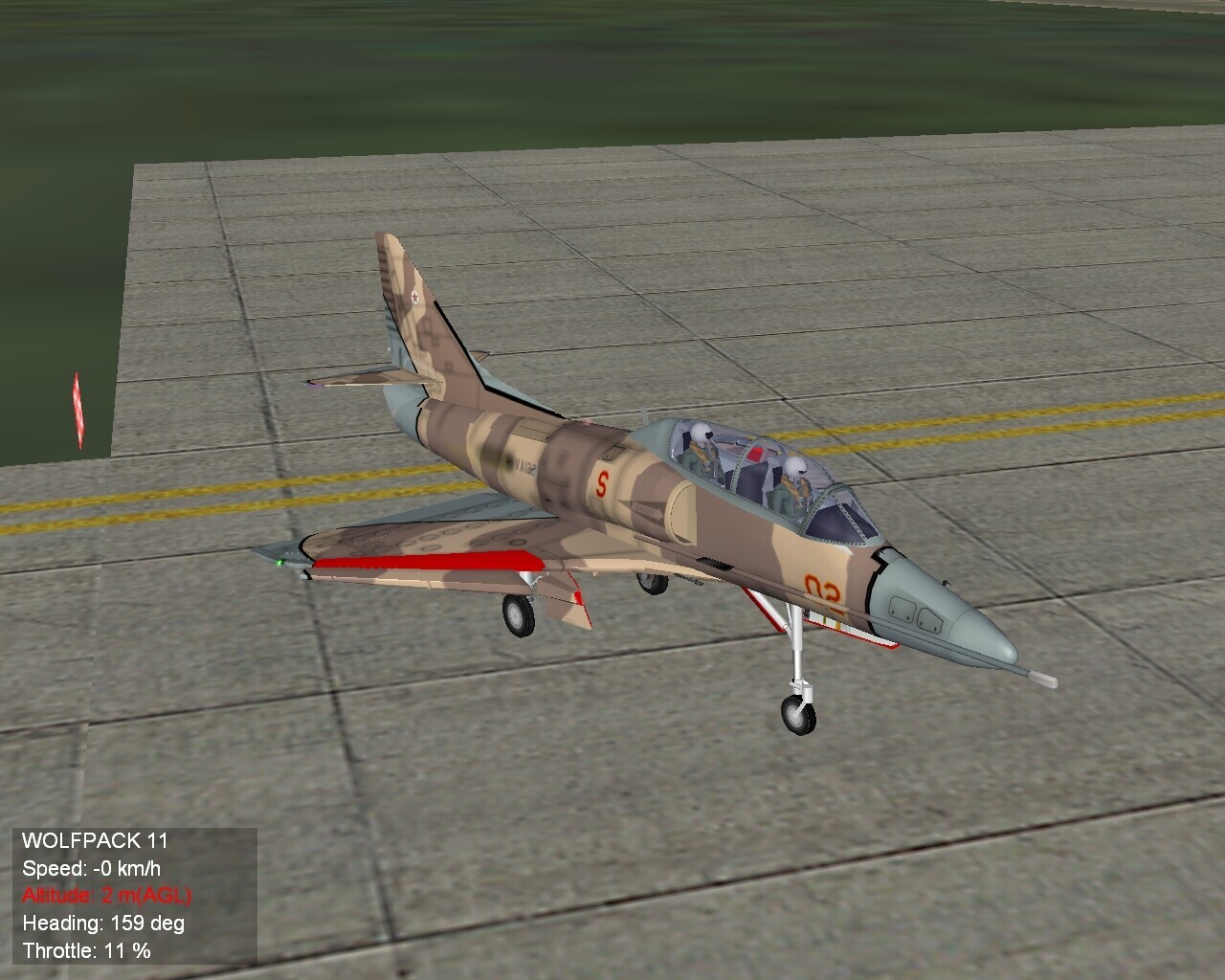Click the red ejection seat handle in cockpit

pos(756,454)
